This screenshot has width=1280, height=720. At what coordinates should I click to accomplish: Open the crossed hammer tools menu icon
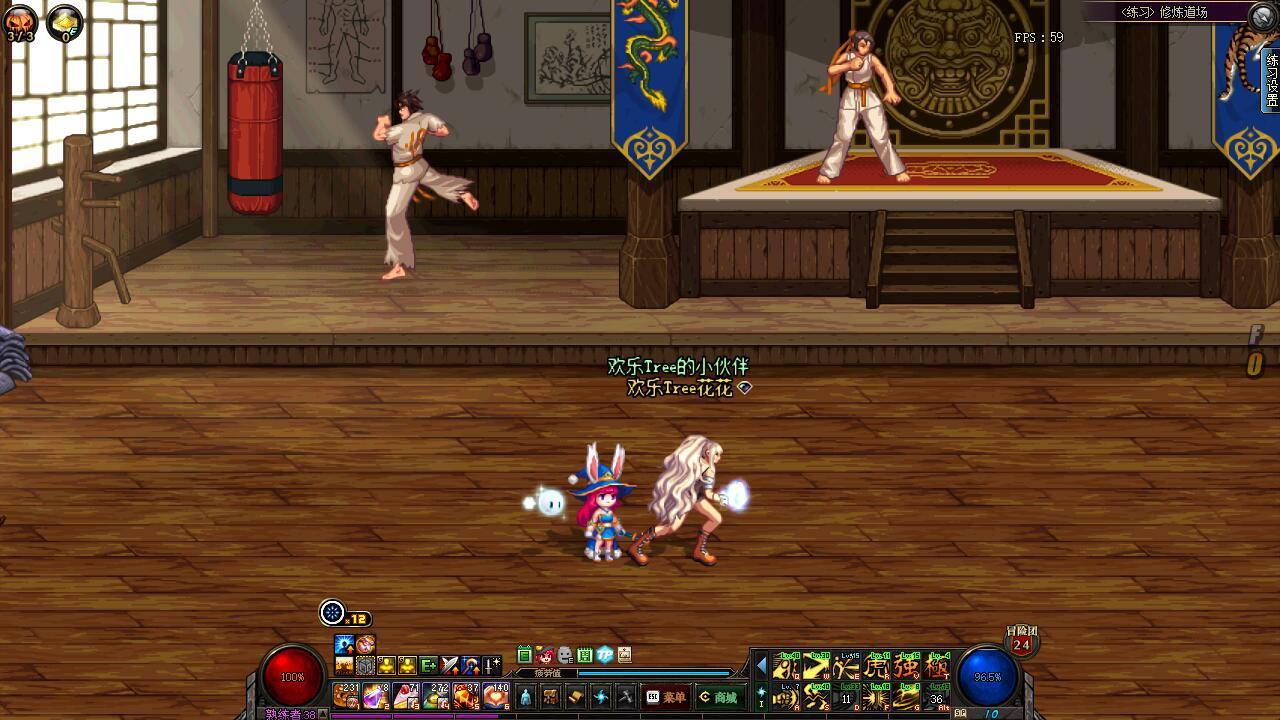click(626, 697)
